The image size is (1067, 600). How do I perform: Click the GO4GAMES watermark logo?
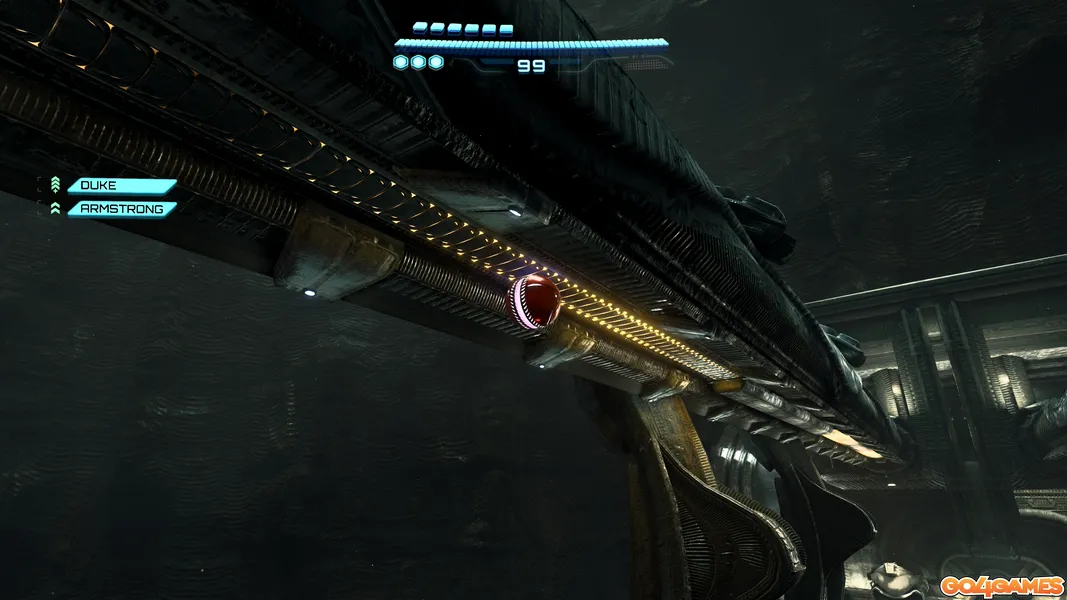1001,585
